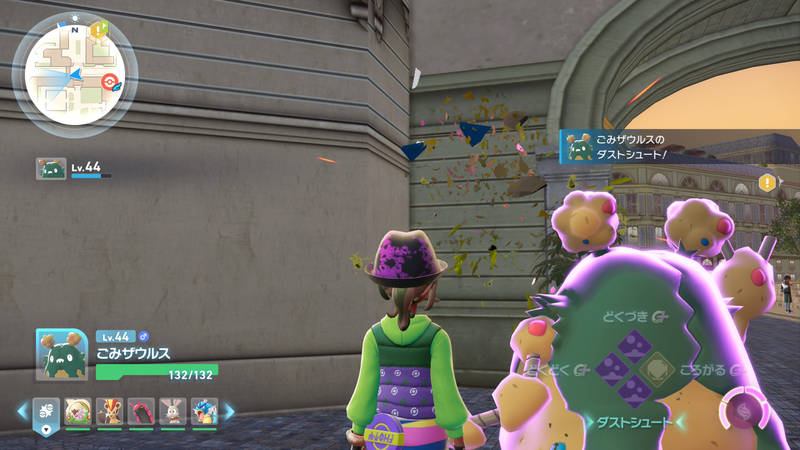Switch to the round fluffy white party Pokémon
This screenshot has width=800, height=450.
77,411
